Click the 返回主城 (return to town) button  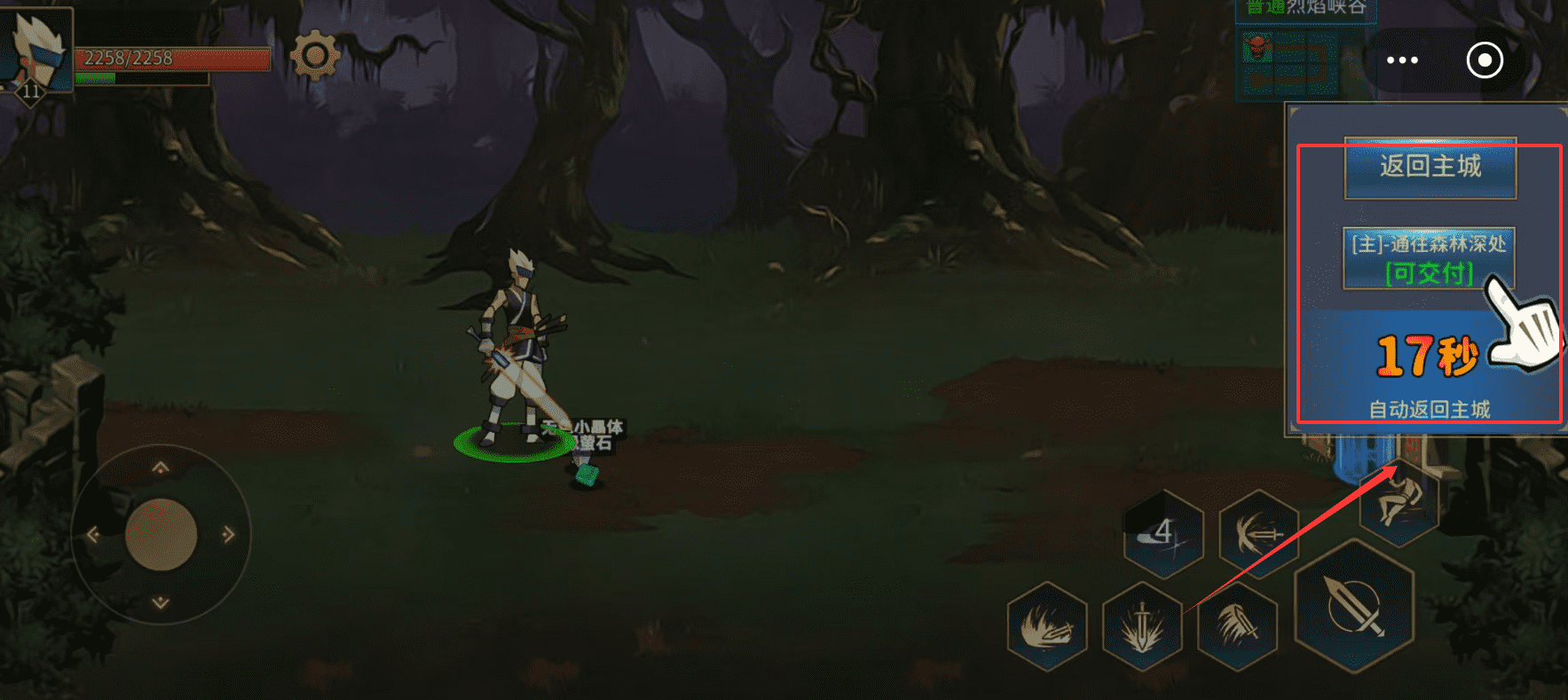1430,168
